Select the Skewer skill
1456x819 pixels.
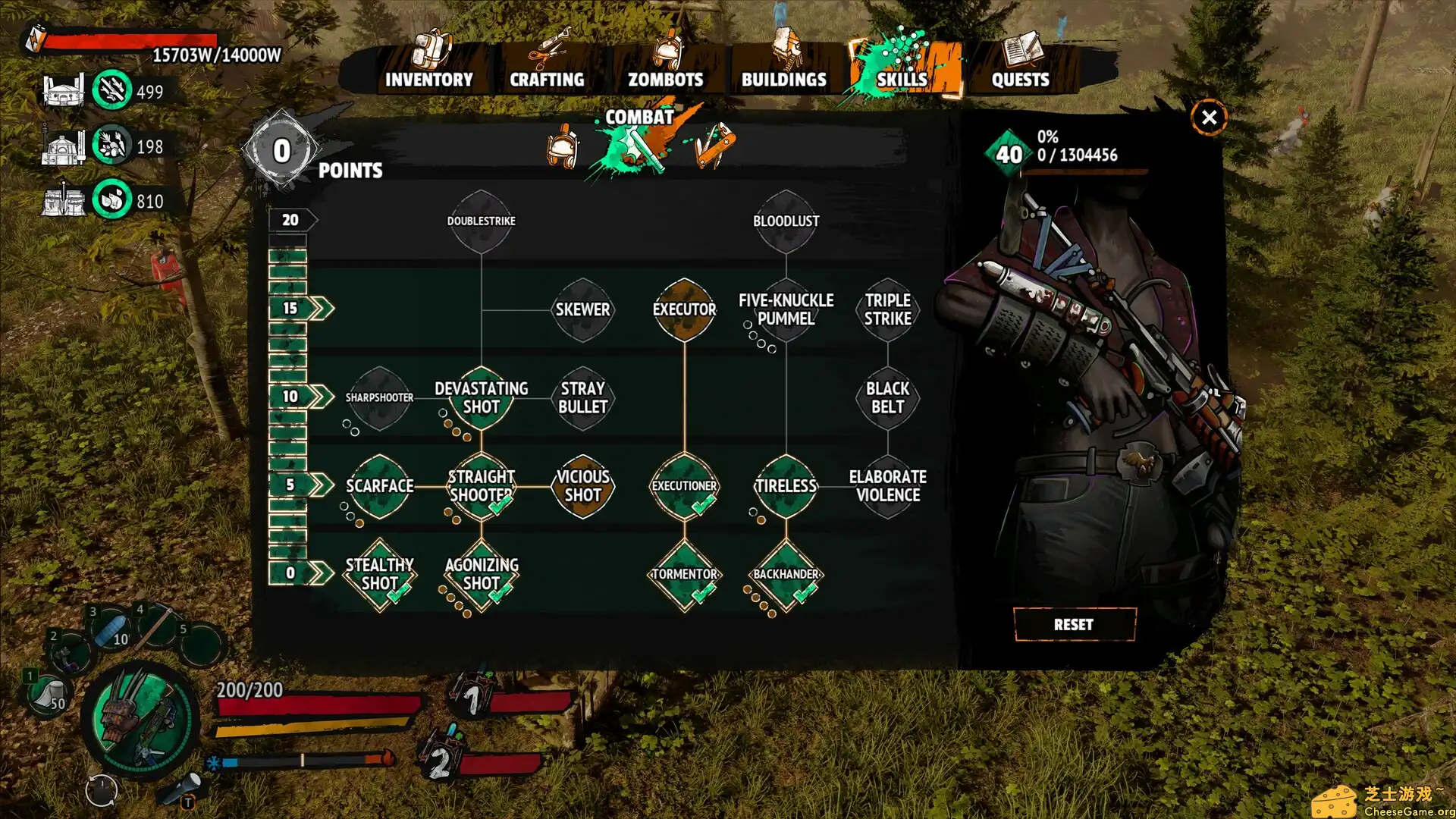(582, 309)
